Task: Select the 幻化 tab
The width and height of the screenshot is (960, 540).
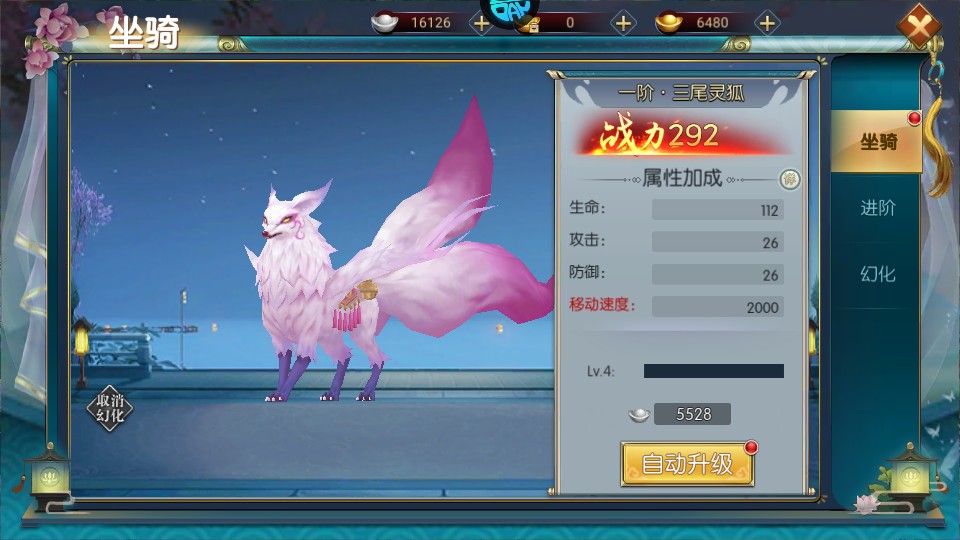Action: [877, 273]
